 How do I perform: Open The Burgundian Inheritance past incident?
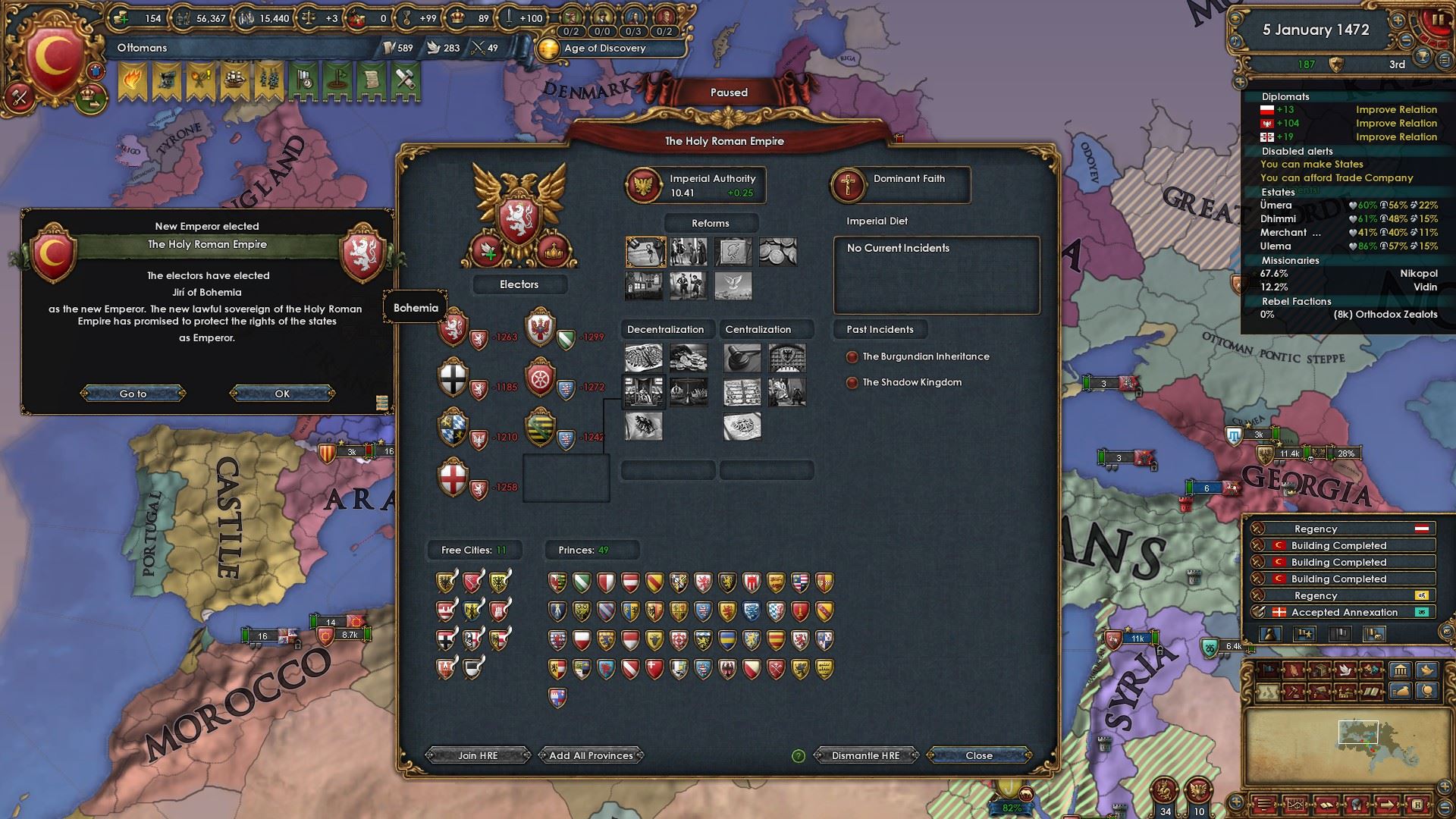click(925, 356)
